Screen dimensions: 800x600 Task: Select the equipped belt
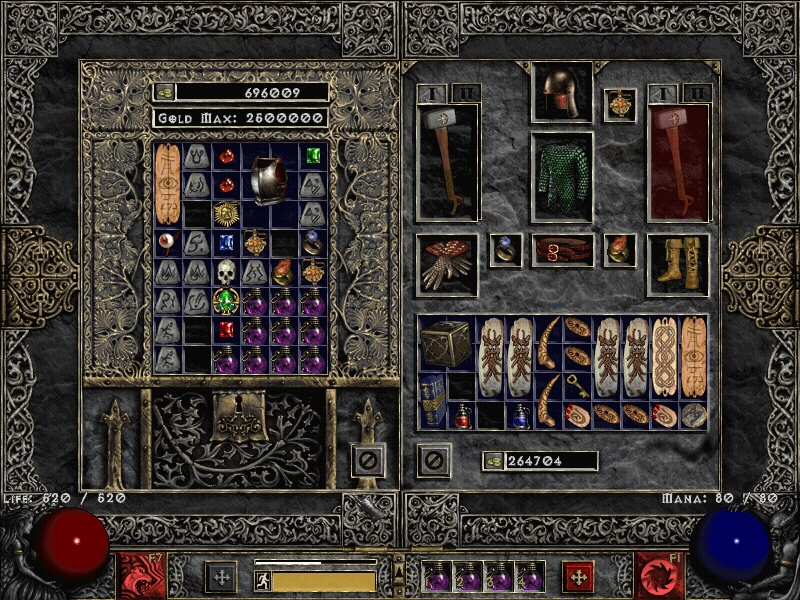562,250
